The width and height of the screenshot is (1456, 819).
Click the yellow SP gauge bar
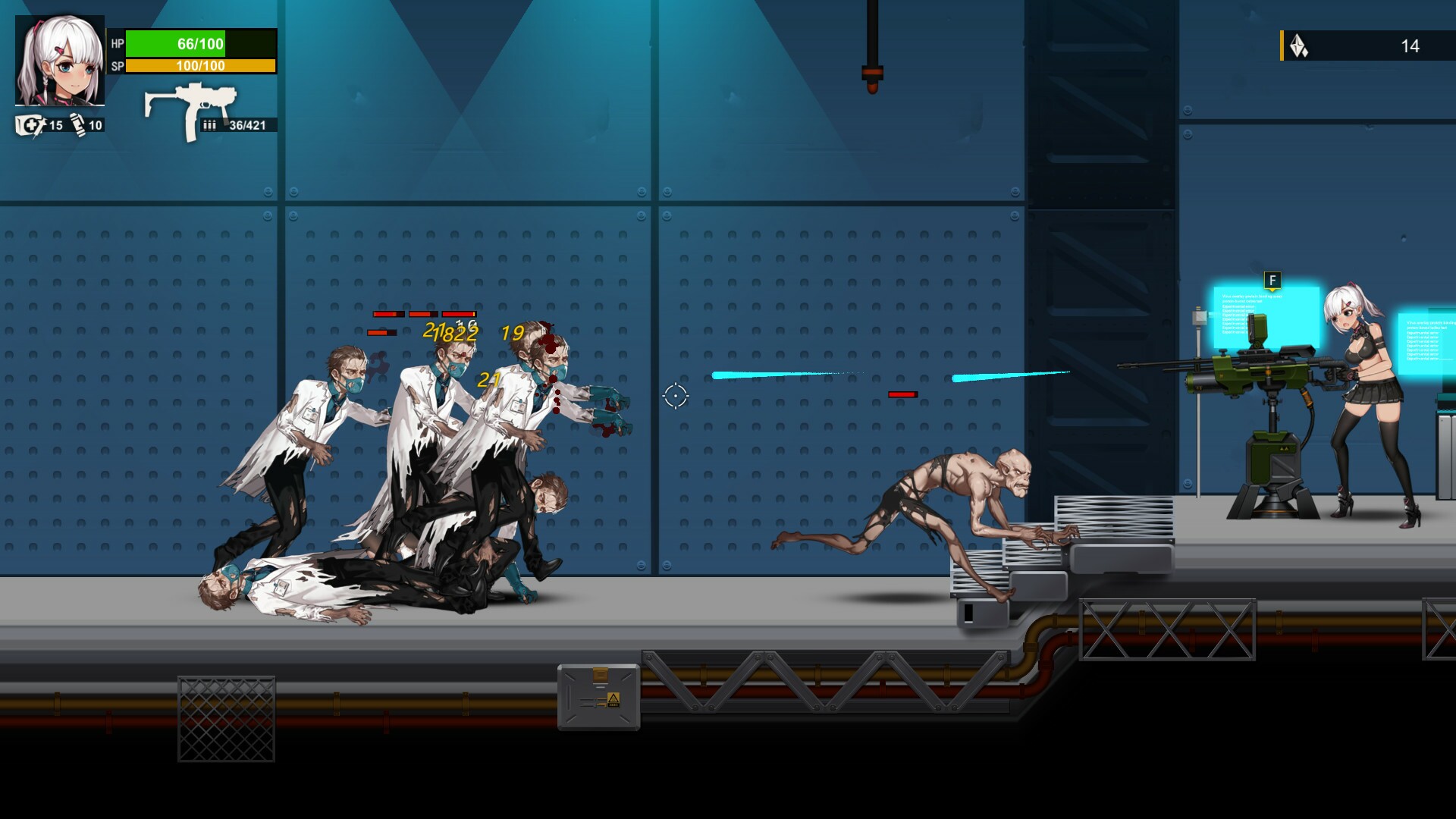tap(199, 66)
